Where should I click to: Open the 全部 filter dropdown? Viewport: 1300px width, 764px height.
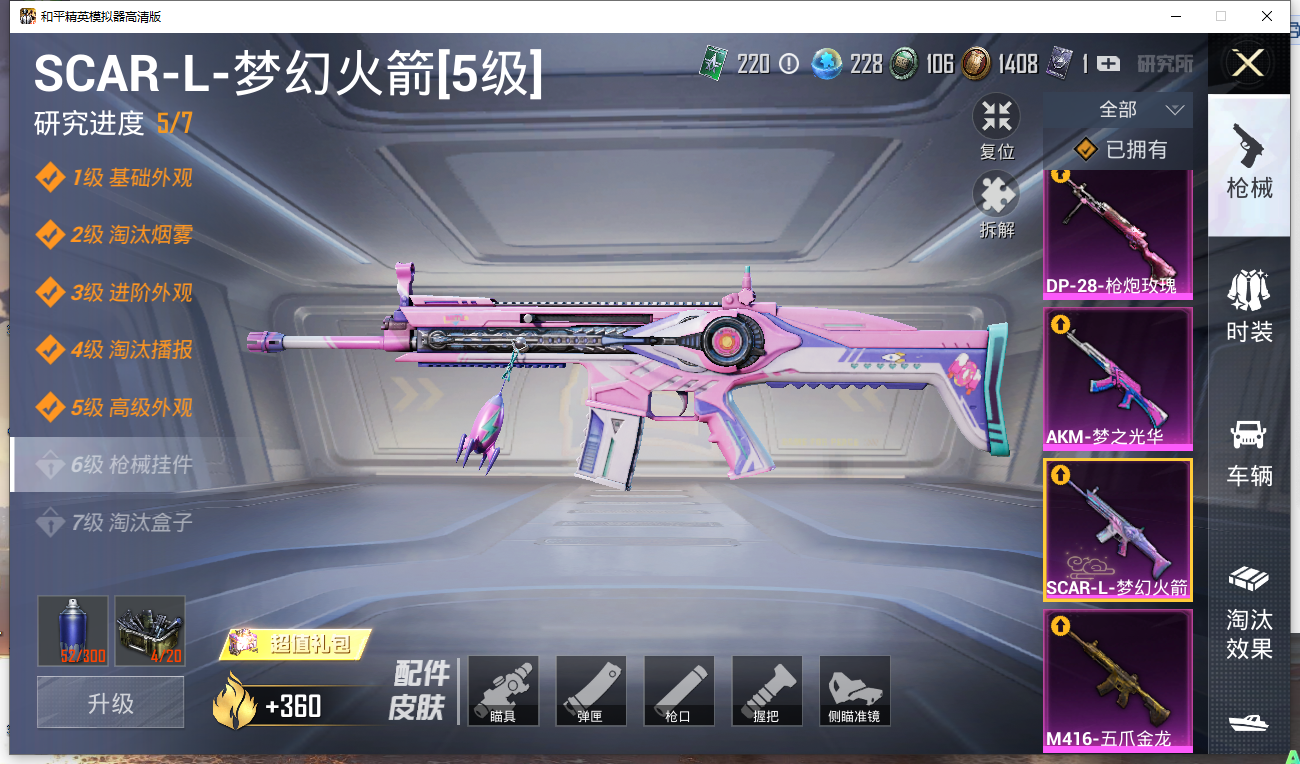point(1118,110)
